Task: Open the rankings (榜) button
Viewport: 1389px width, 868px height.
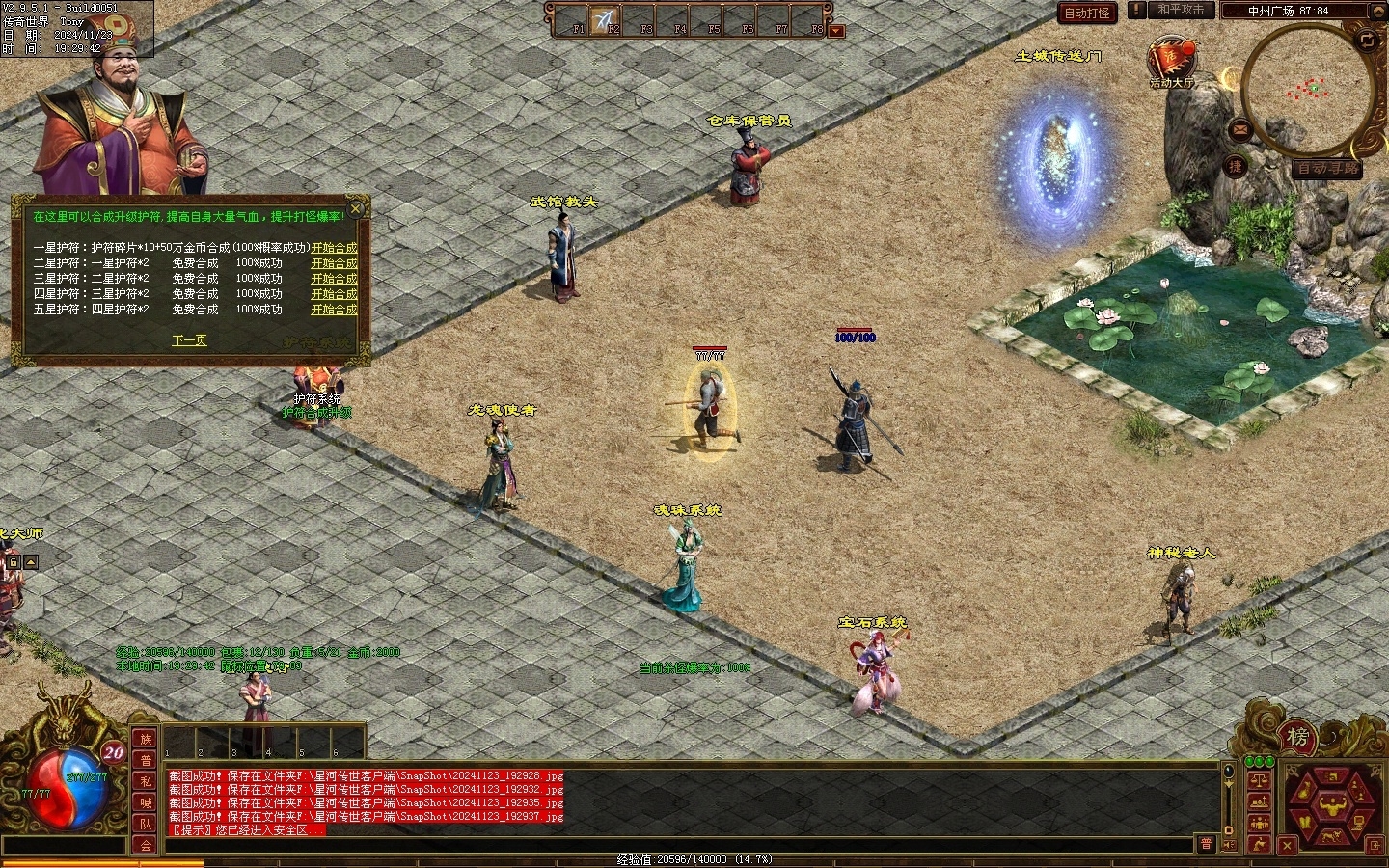Action: pos(1298,738)
